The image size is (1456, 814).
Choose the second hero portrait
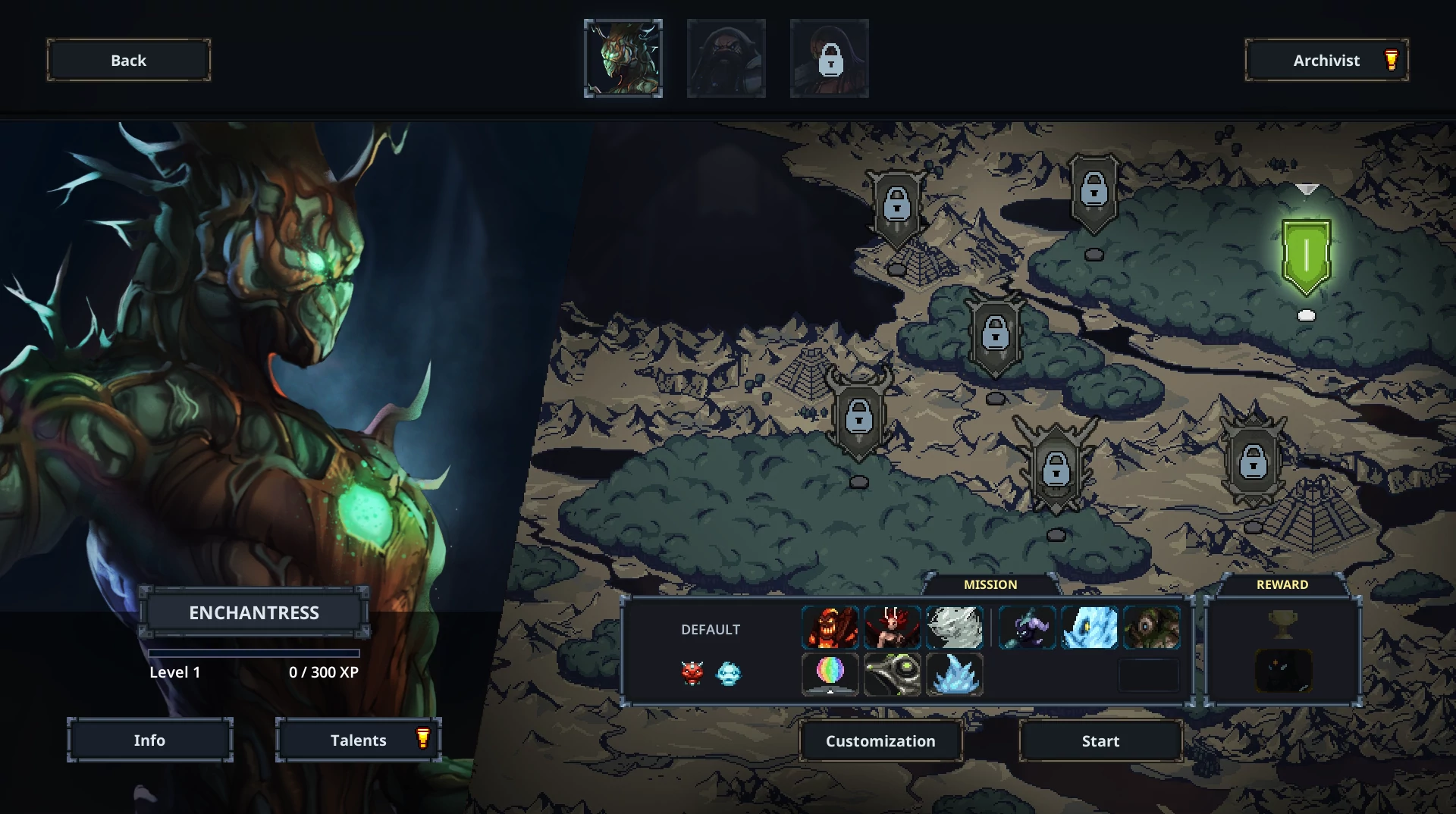point(726,59)
